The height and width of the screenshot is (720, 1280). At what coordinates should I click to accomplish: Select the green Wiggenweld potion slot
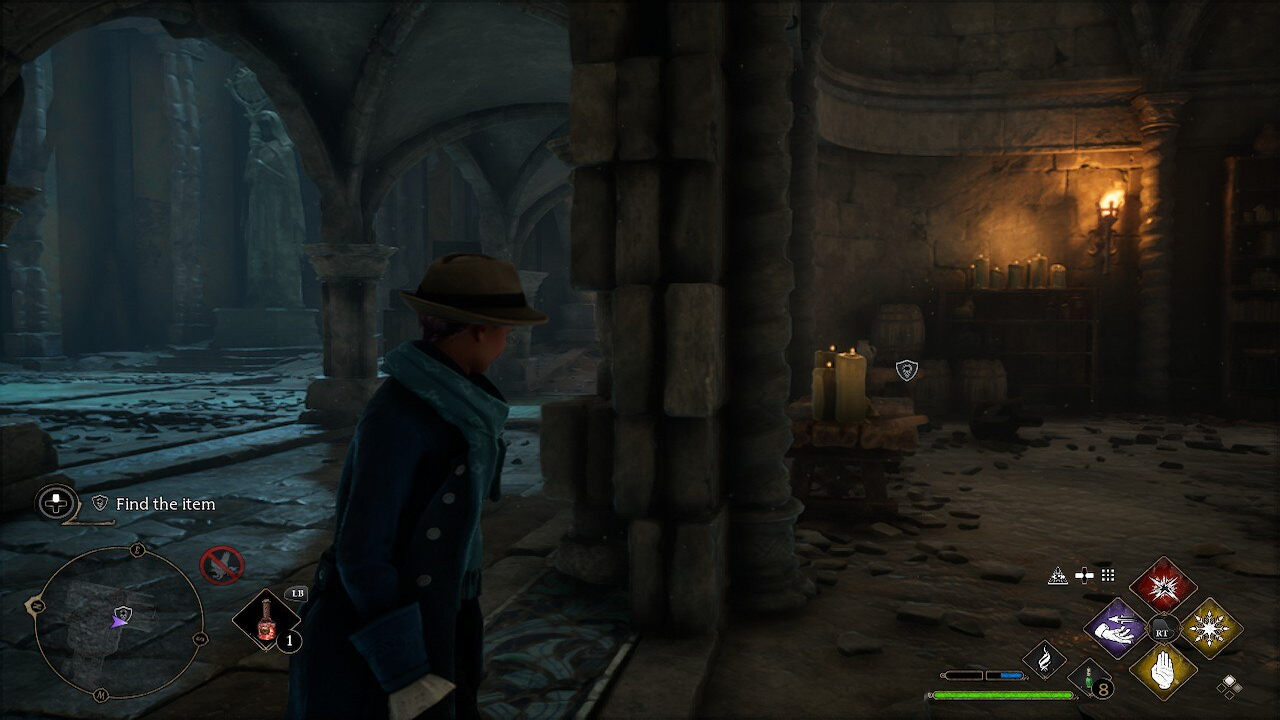point(1090,678)
